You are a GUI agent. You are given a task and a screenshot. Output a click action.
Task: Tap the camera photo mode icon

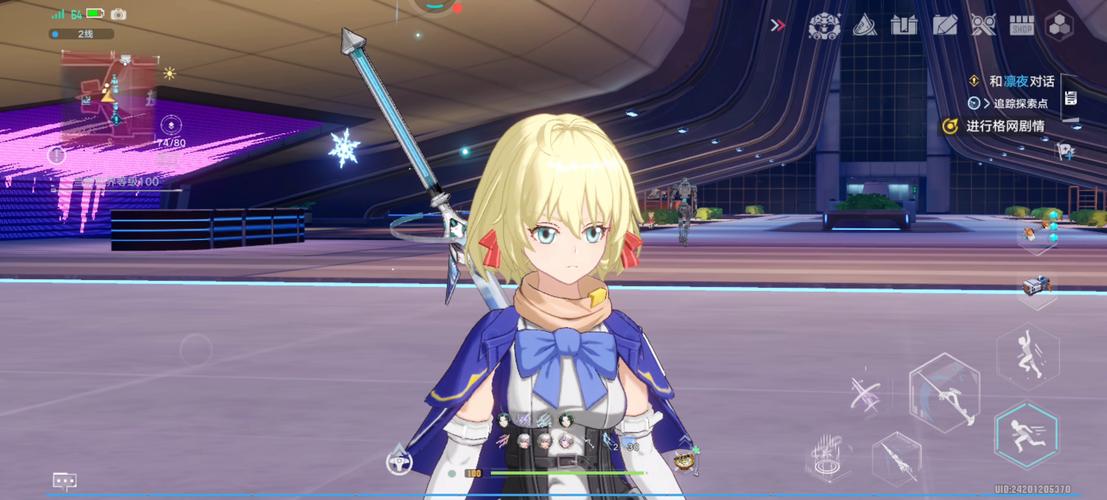pyautogui.click(x=118, y=14)
